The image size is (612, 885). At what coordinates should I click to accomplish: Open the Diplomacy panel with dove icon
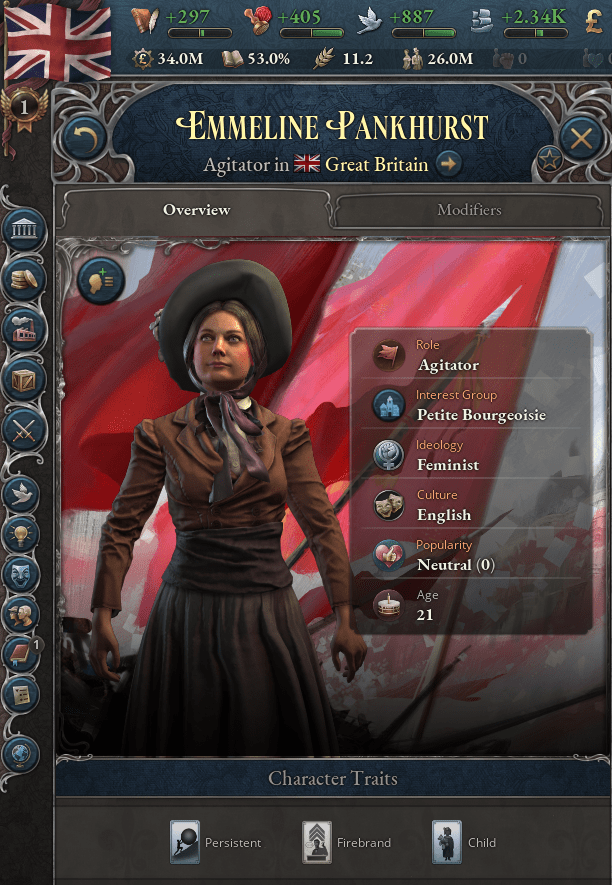24,491
